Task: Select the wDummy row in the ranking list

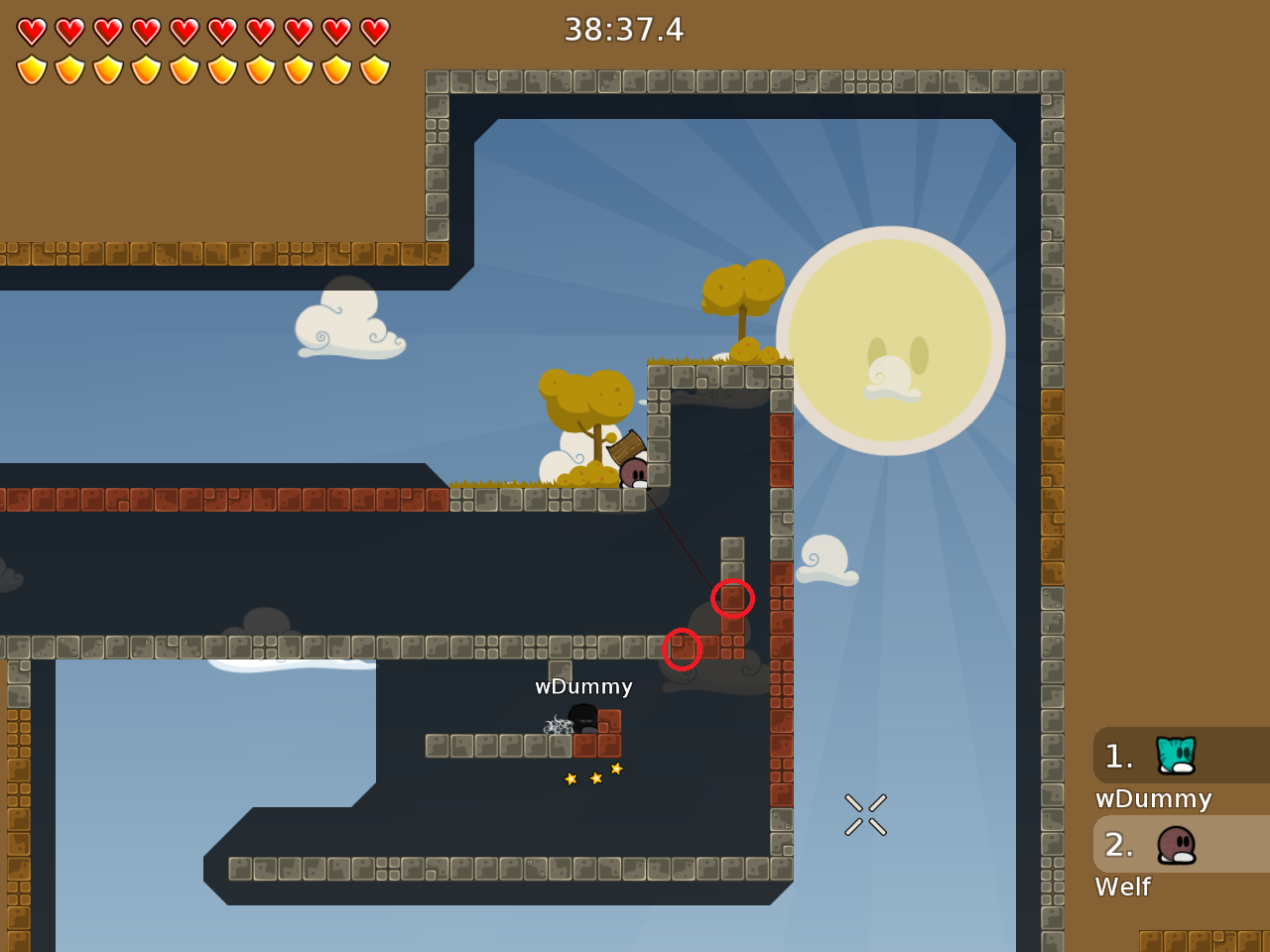Action: [x=1179, y=757]
